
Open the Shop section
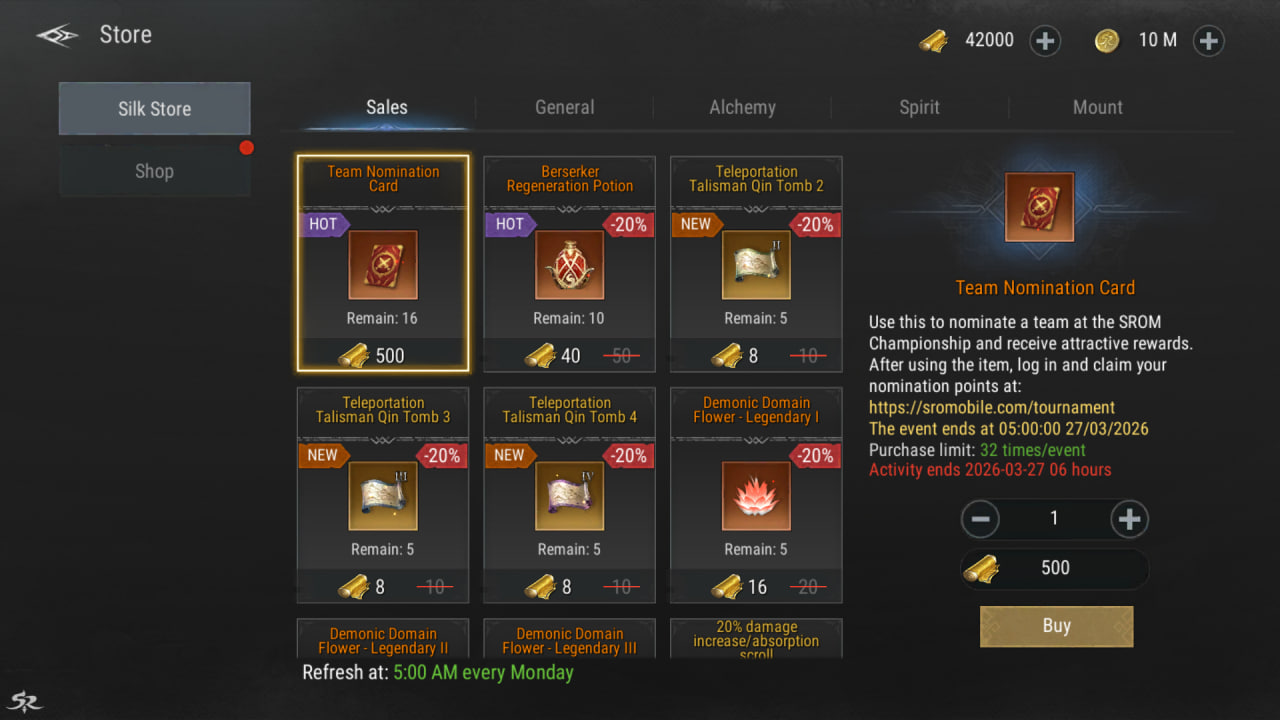(154, 171)
